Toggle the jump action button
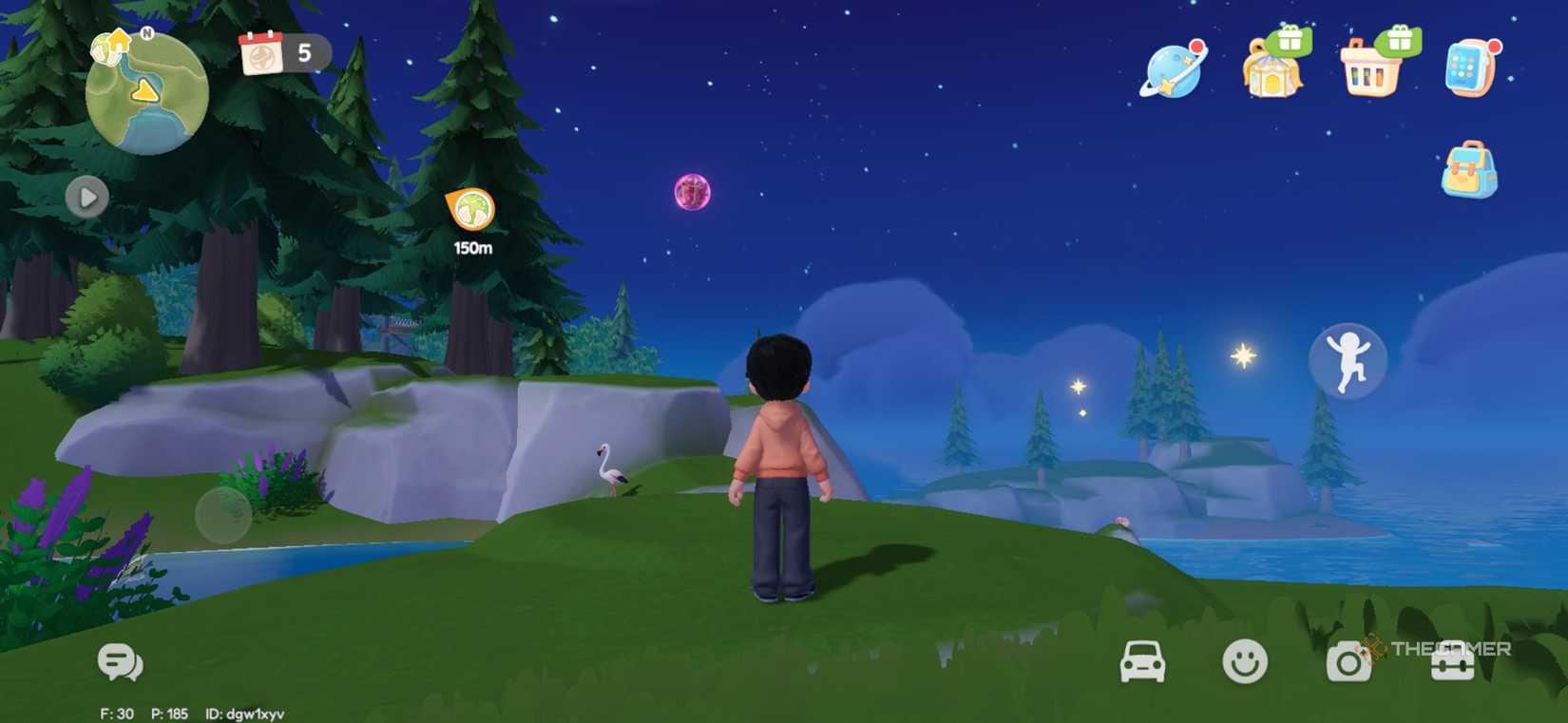Screen dimensions: 1568x723 click(1349, 362)
